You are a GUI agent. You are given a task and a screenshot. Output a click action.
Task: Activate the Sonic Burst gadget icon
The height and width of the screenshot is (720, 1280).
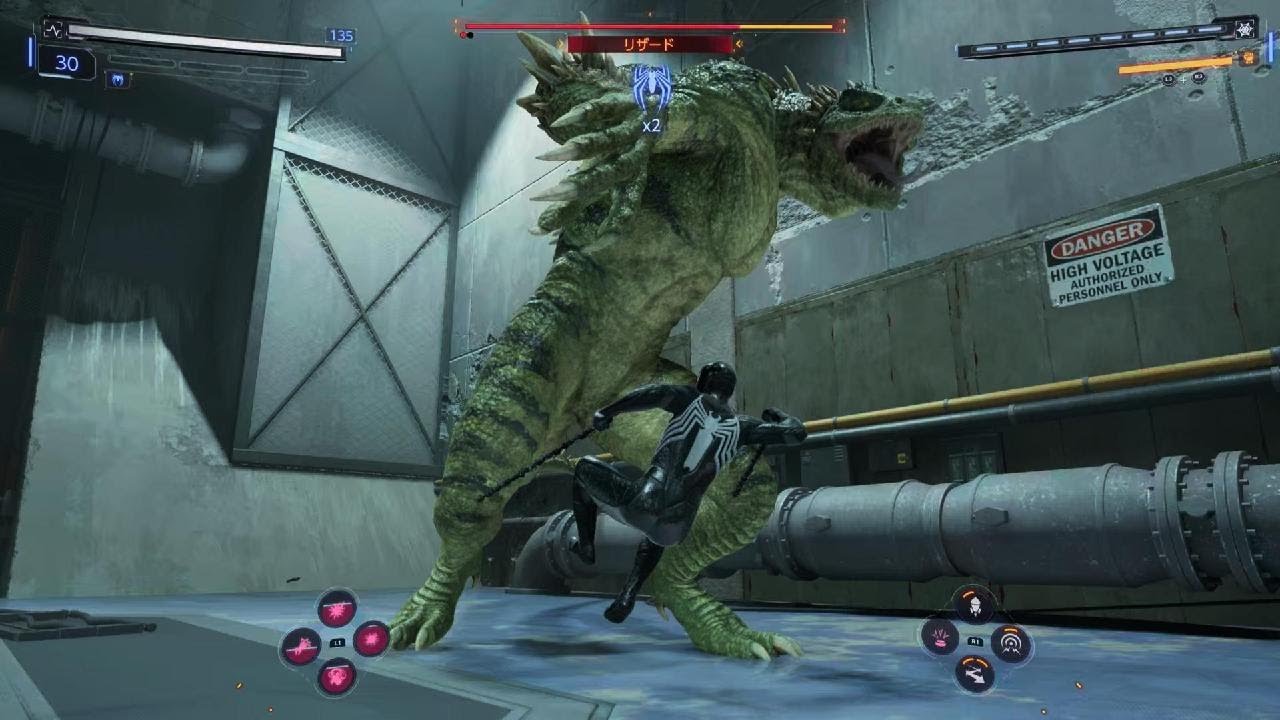[x=1011, y=643]
